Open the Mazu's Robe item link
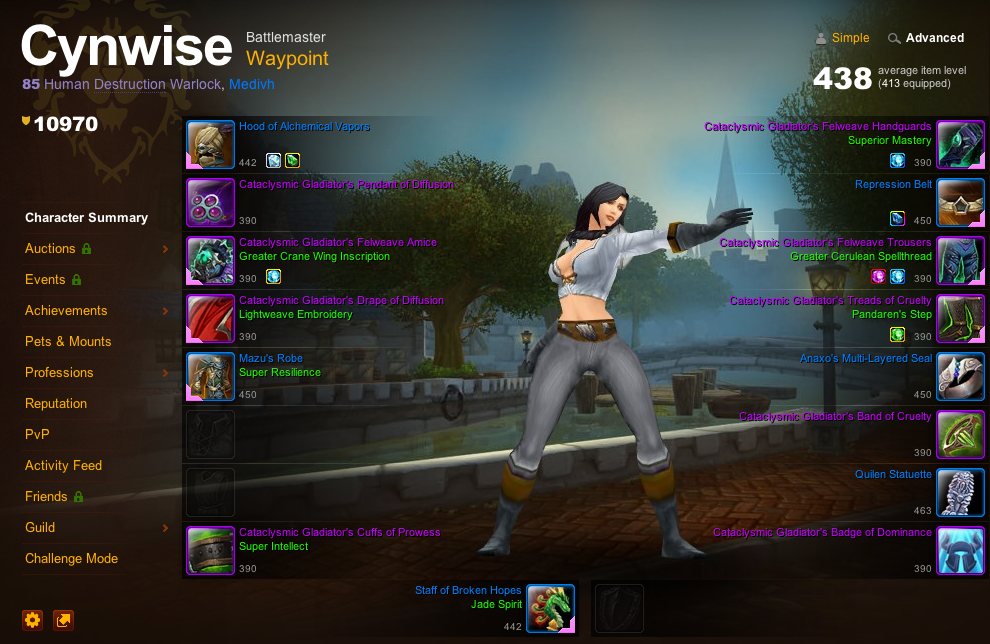Viewport: 990px width, 644px height. click(x=270, y=358)
